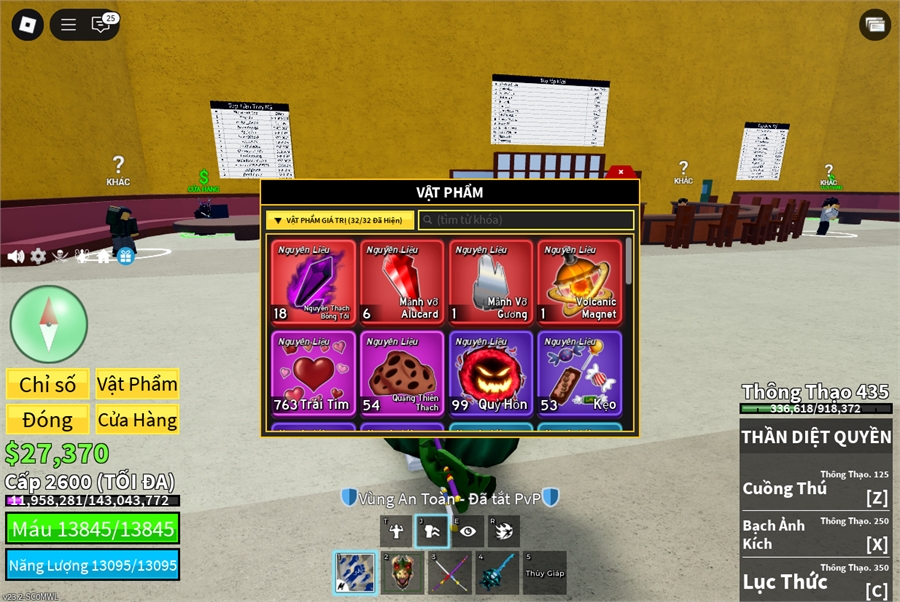Select the Trái Tim hearts item
Viewport: 900px width, 602px height.
313,373
